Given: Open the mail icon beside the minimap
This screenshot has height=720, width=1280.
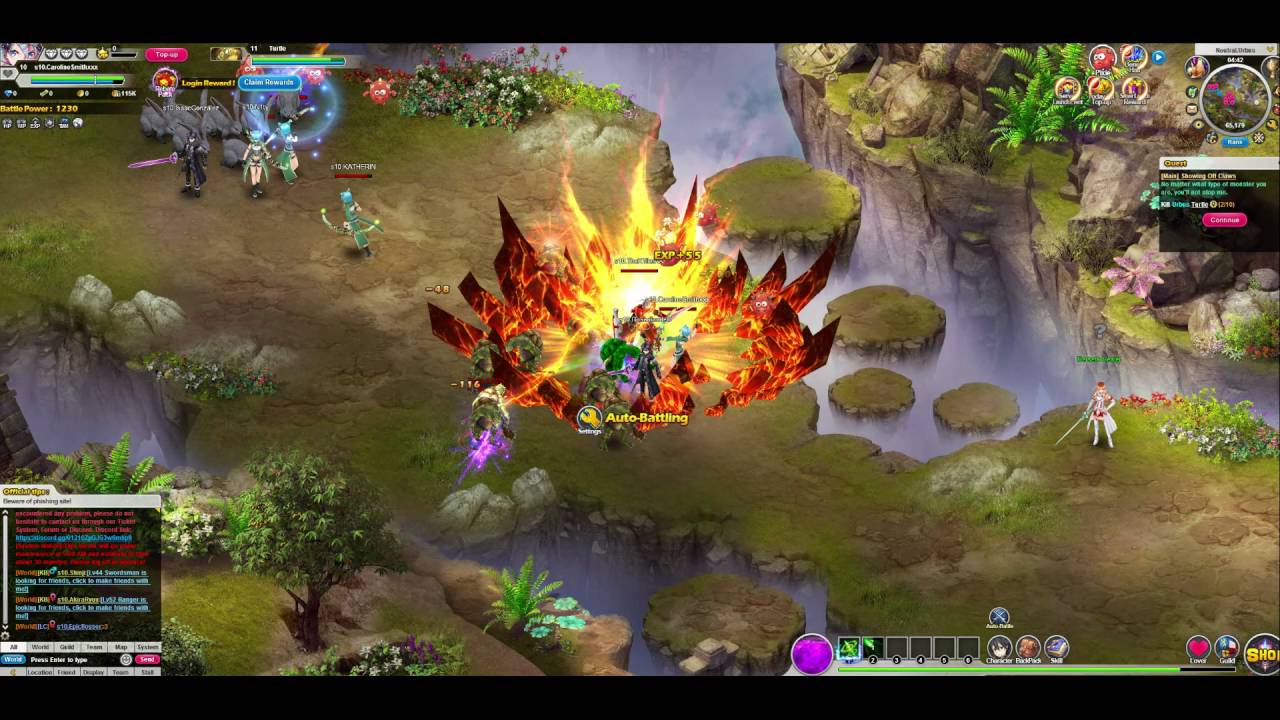Looking at the screenshot, I should 1192,108.
